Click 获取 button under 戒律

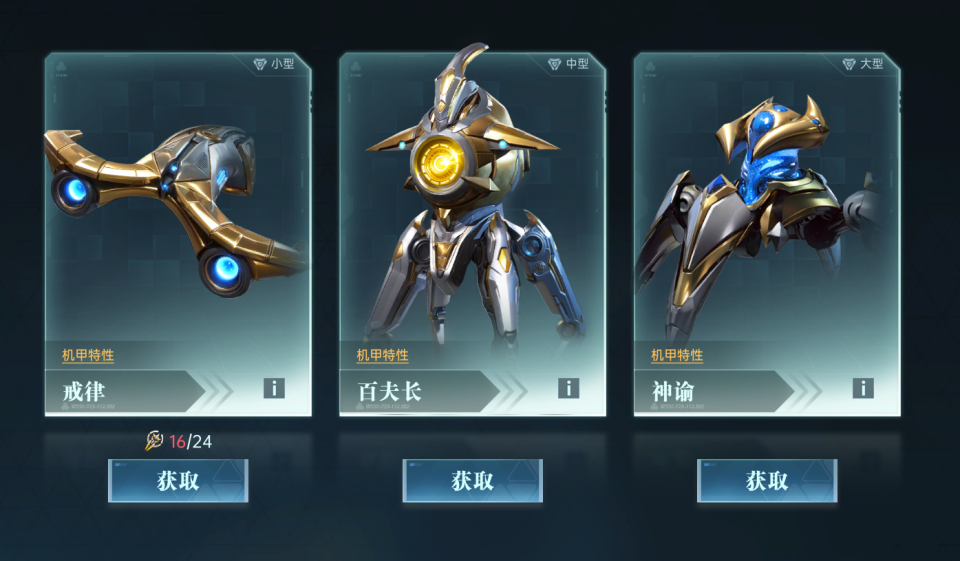(x=178, y=481)
